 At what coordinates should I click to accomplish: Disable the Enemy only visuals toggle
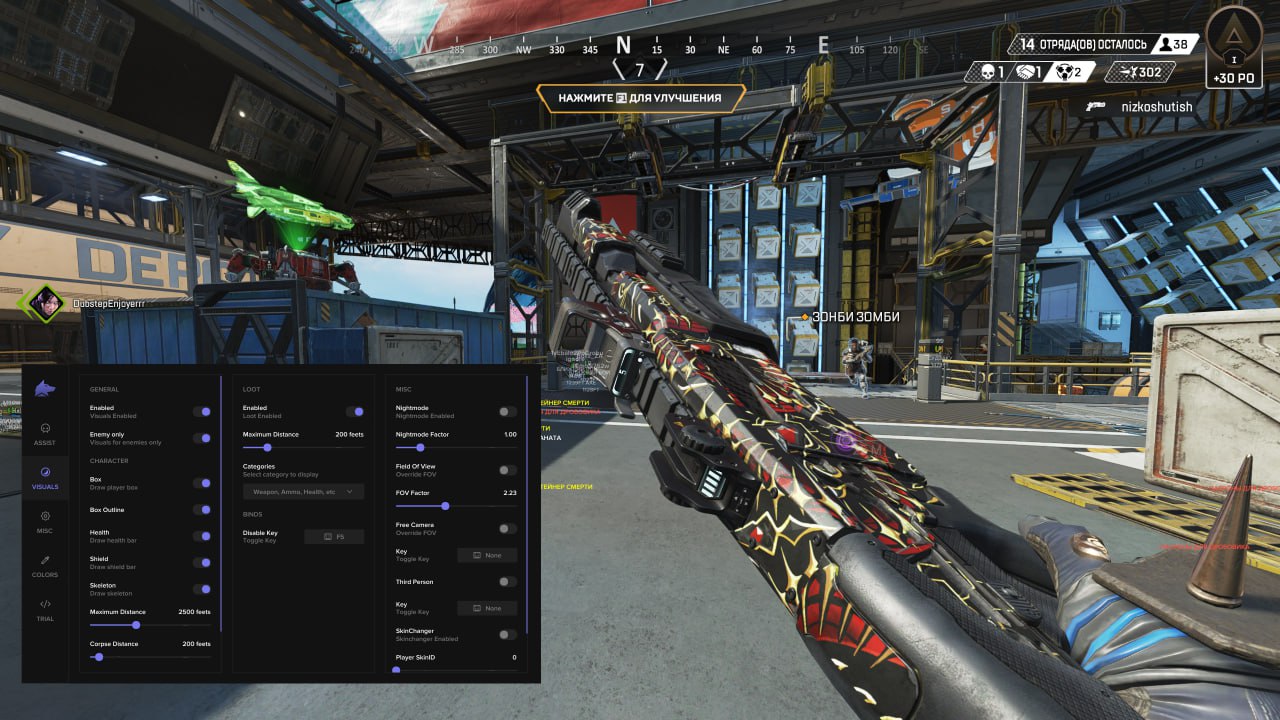pyautogui.click(x=205, y=438)
